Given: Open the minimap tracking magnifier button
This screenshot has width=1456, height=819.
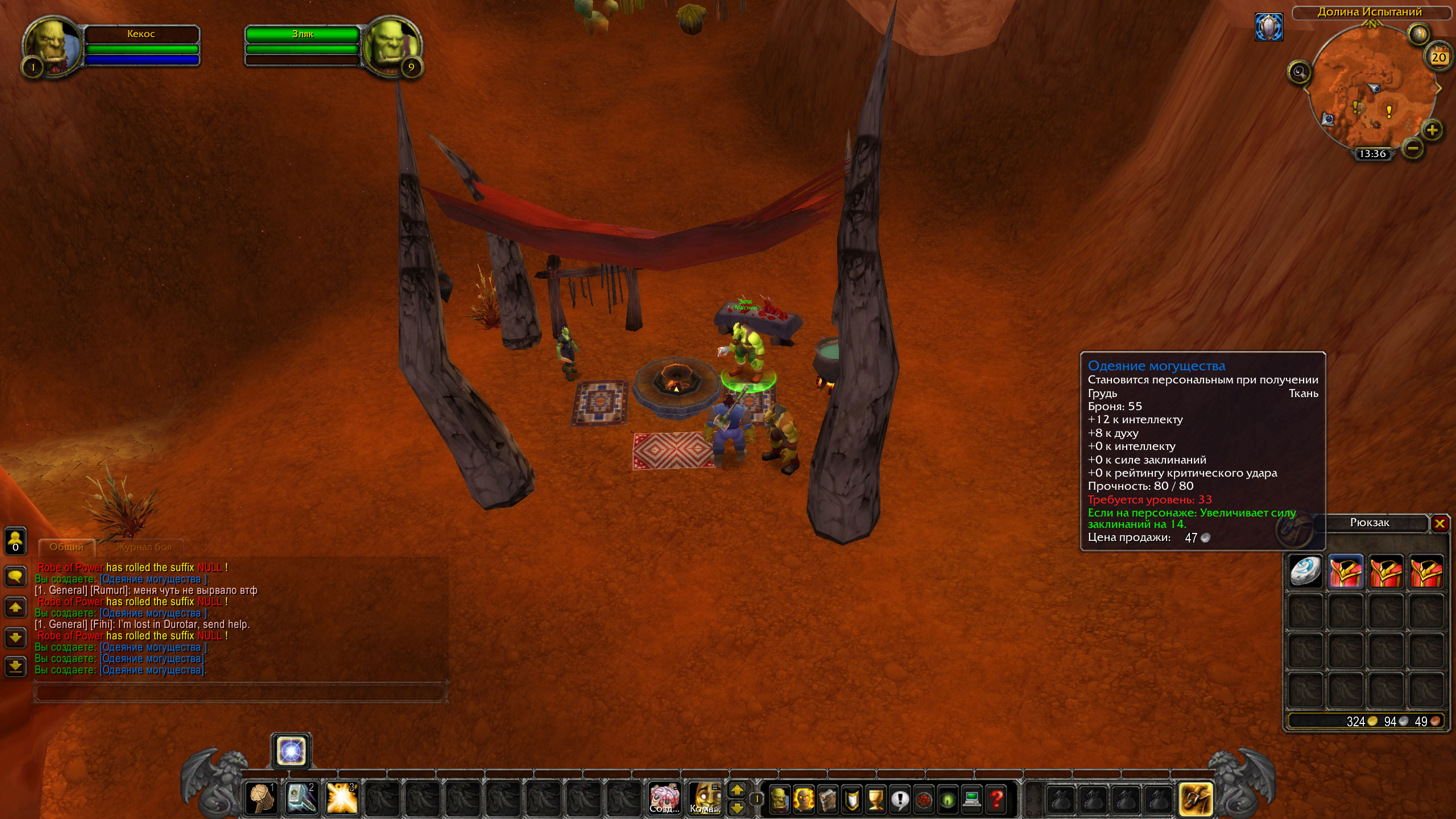Looking at the screenshot, I should coord(1299,72).
